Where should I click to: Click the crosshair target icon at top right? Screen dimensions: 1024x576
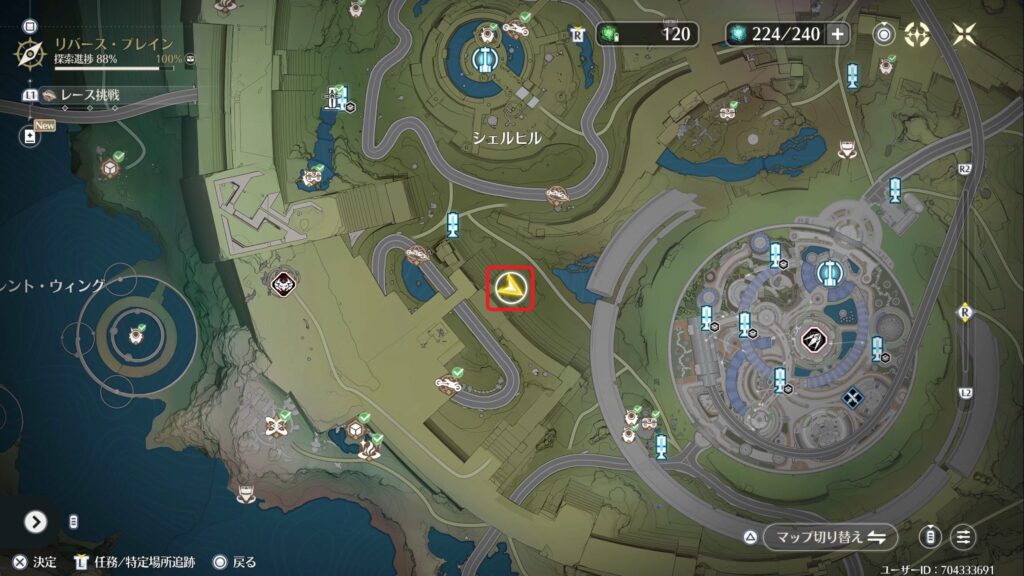(x=916, y=34)
